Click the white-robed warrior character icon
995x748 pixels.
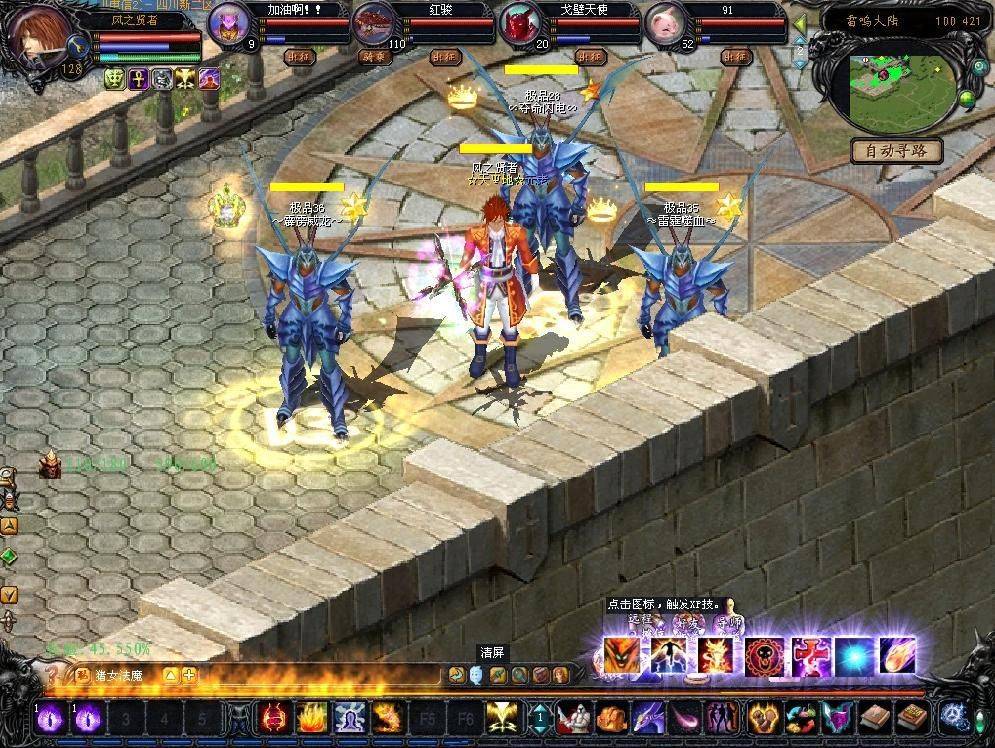(573, 716)
